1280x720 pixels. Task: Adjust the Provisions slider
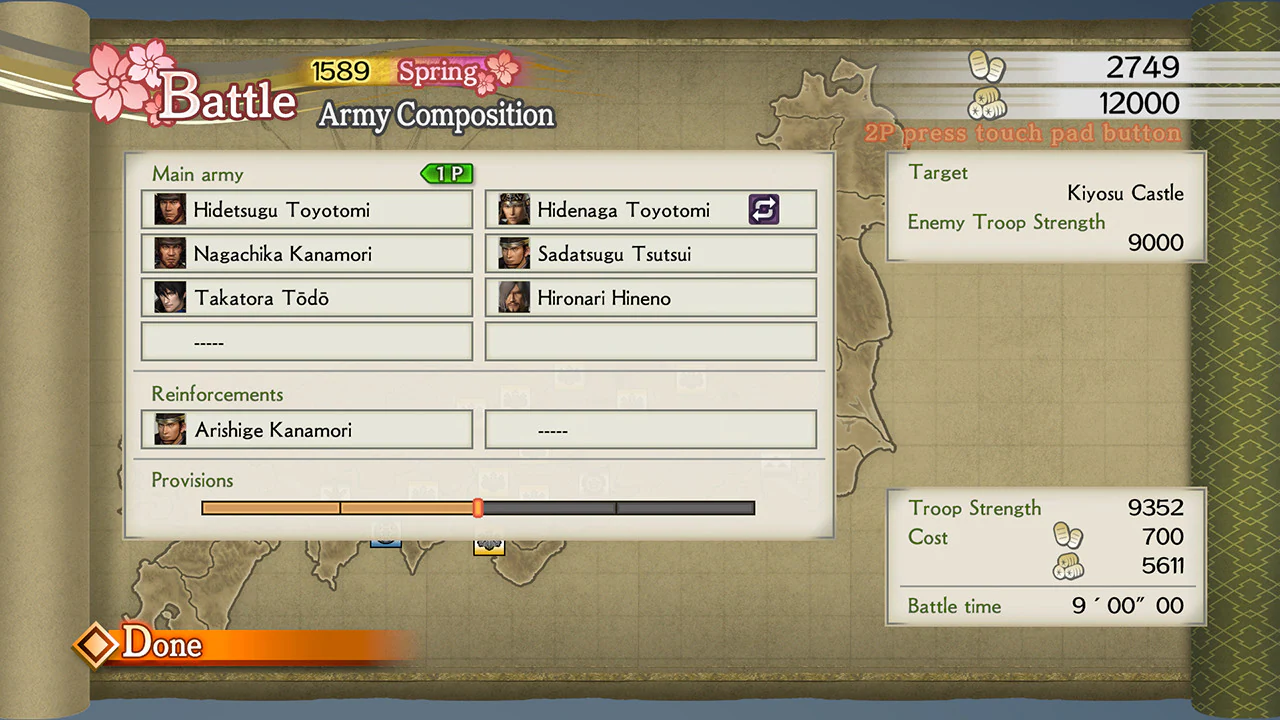[477, 508]
